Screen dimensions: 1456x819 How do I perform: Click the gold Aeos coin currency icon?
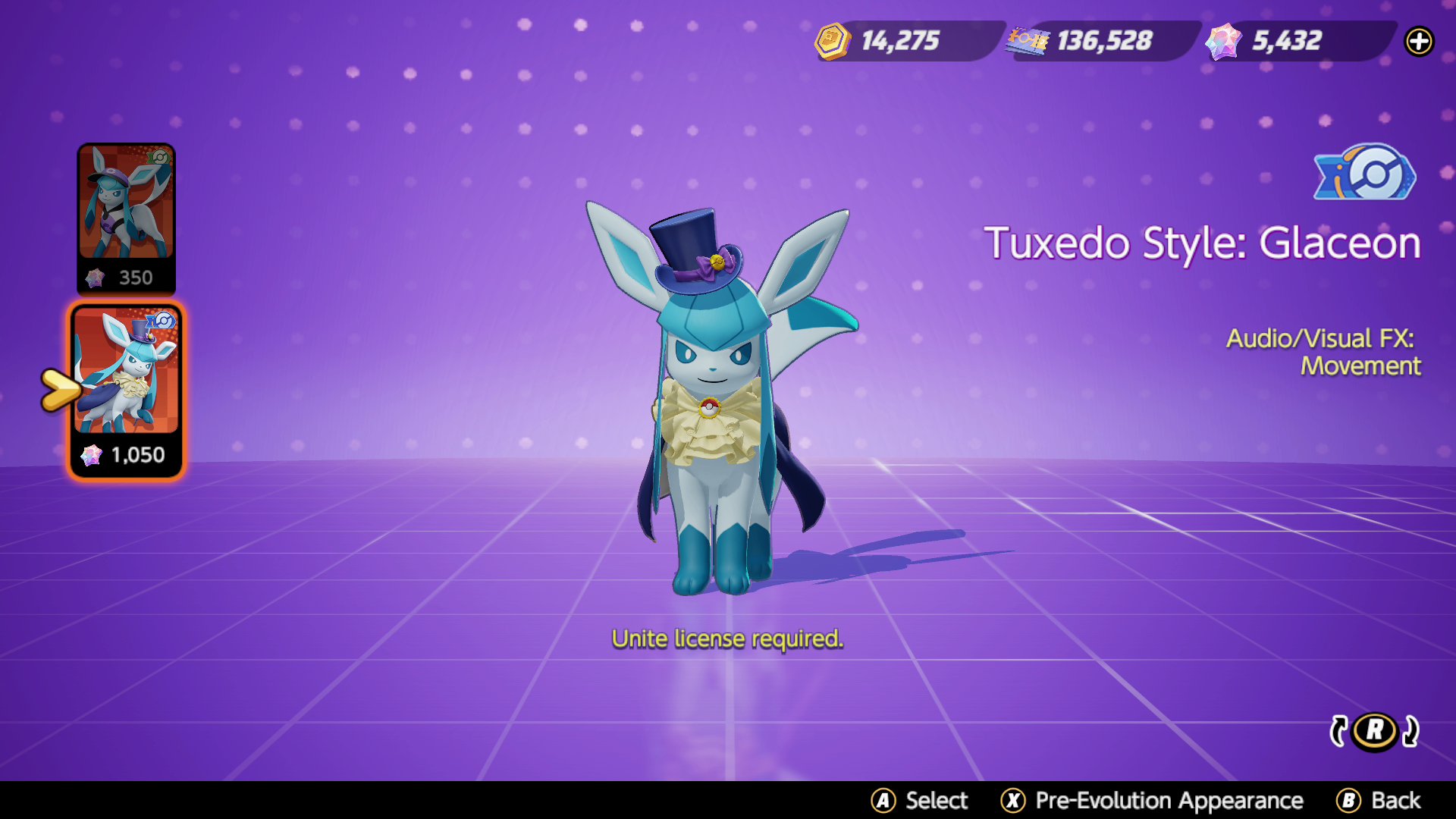click(831, 42)
